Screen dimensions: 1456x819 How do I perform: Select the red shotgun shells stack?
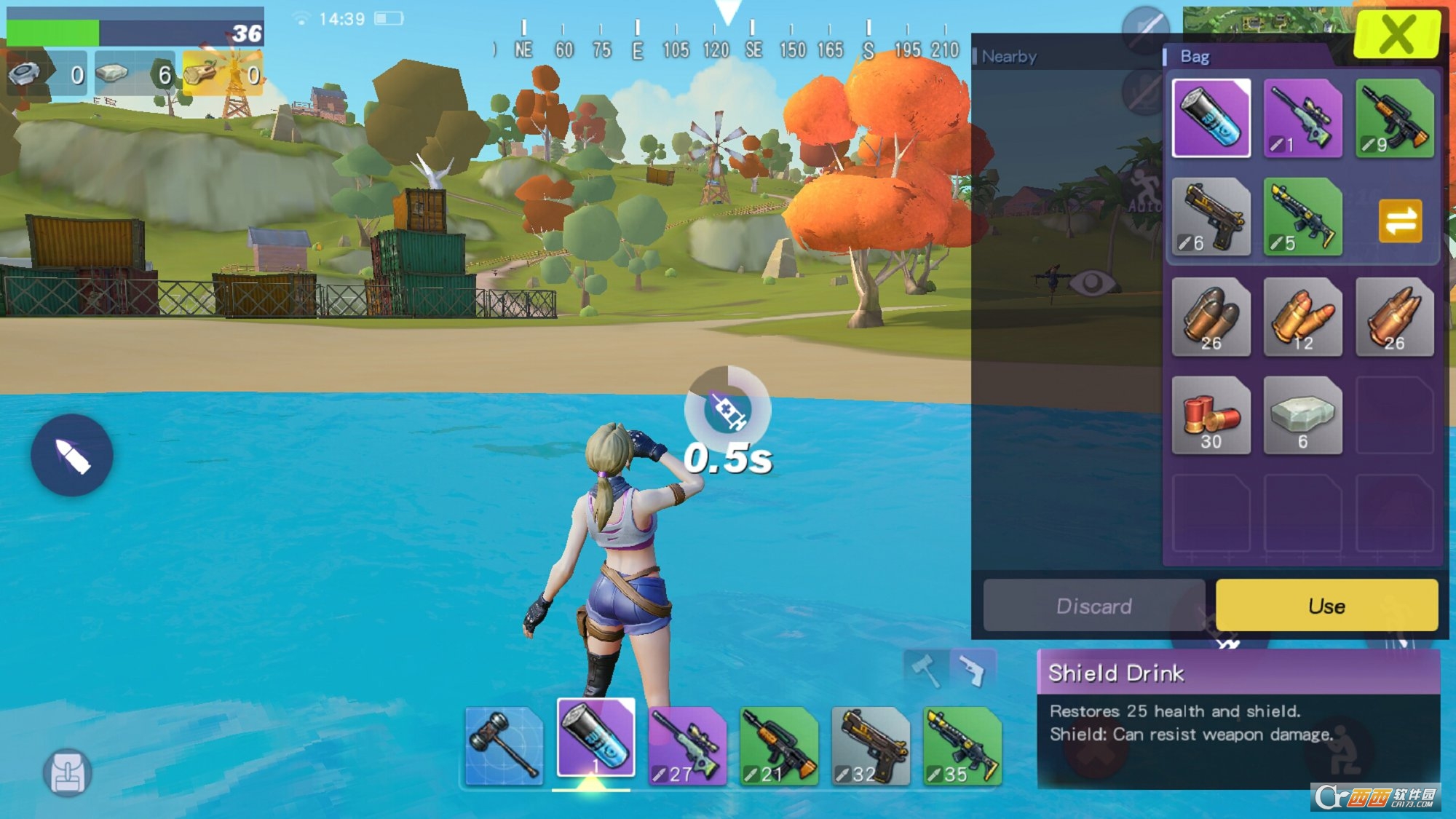pyautogui.click(x=1211, y=416)
